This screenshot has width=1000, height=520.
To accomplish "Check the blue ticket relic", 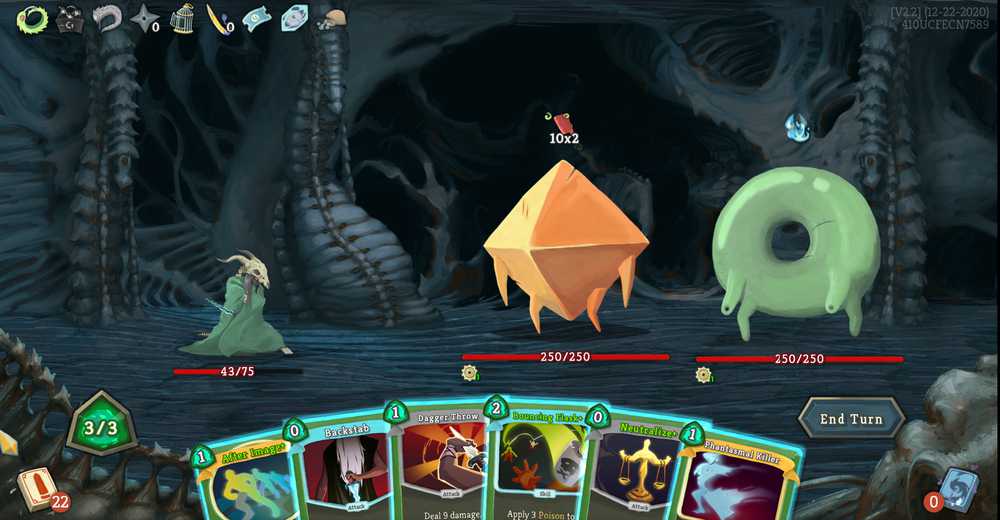I will pyautogui.click(x=257, y=18).
